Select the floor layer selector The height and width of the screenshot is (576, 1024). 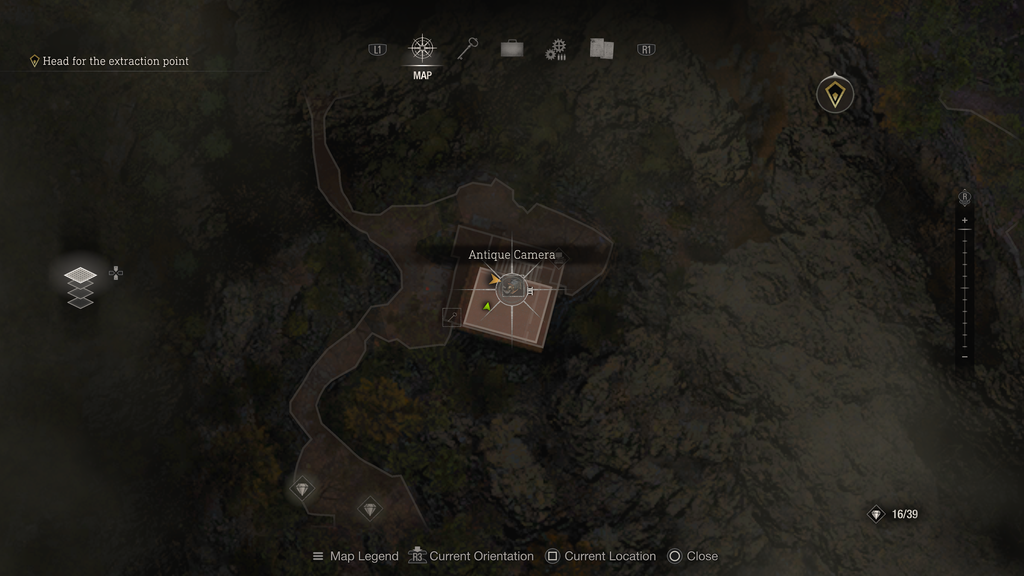[x=80, y=286]
